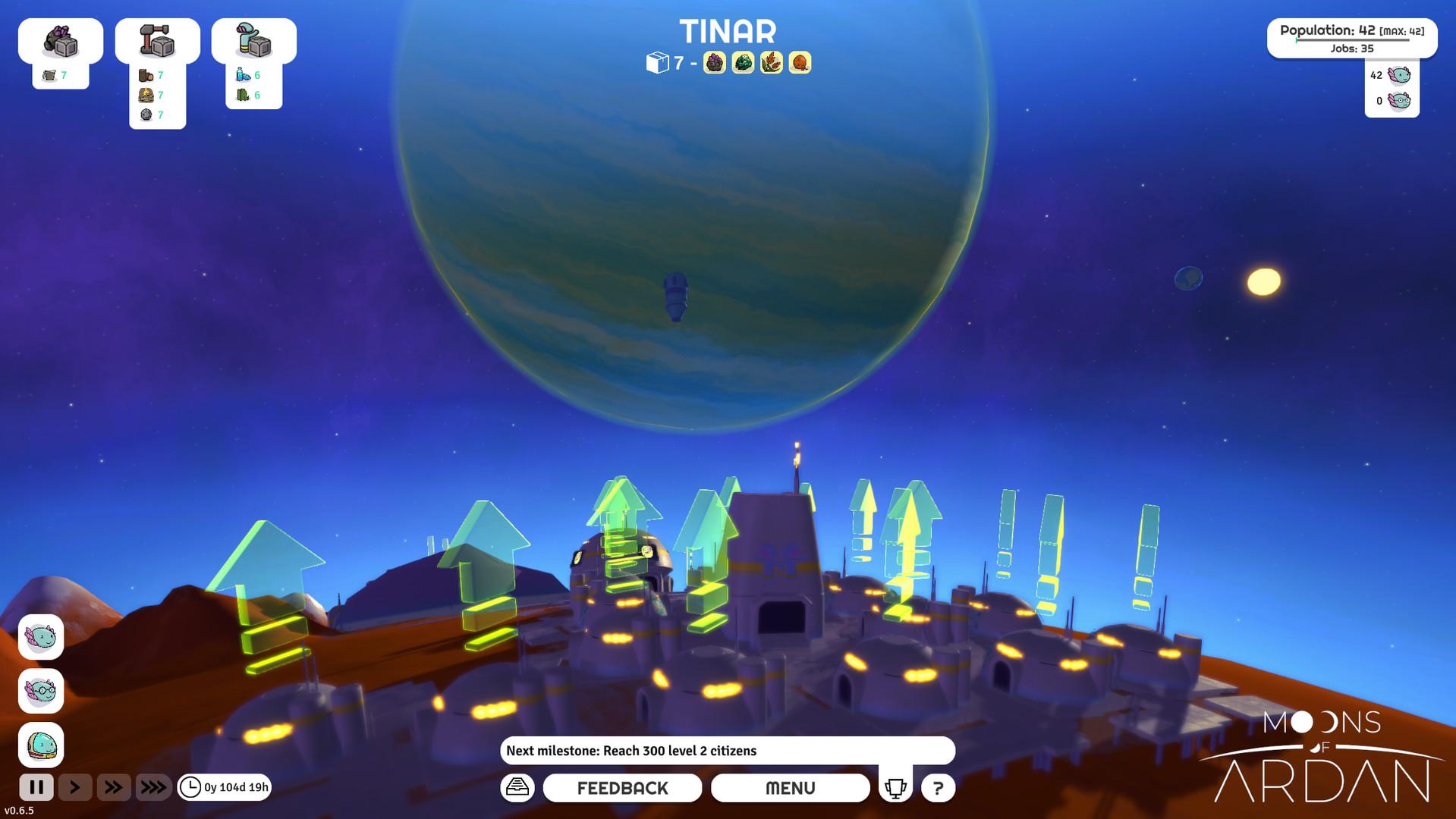Set game speed to double fast-forward
The height and width of the screenshot is (819, 1456).
point(114,787)
